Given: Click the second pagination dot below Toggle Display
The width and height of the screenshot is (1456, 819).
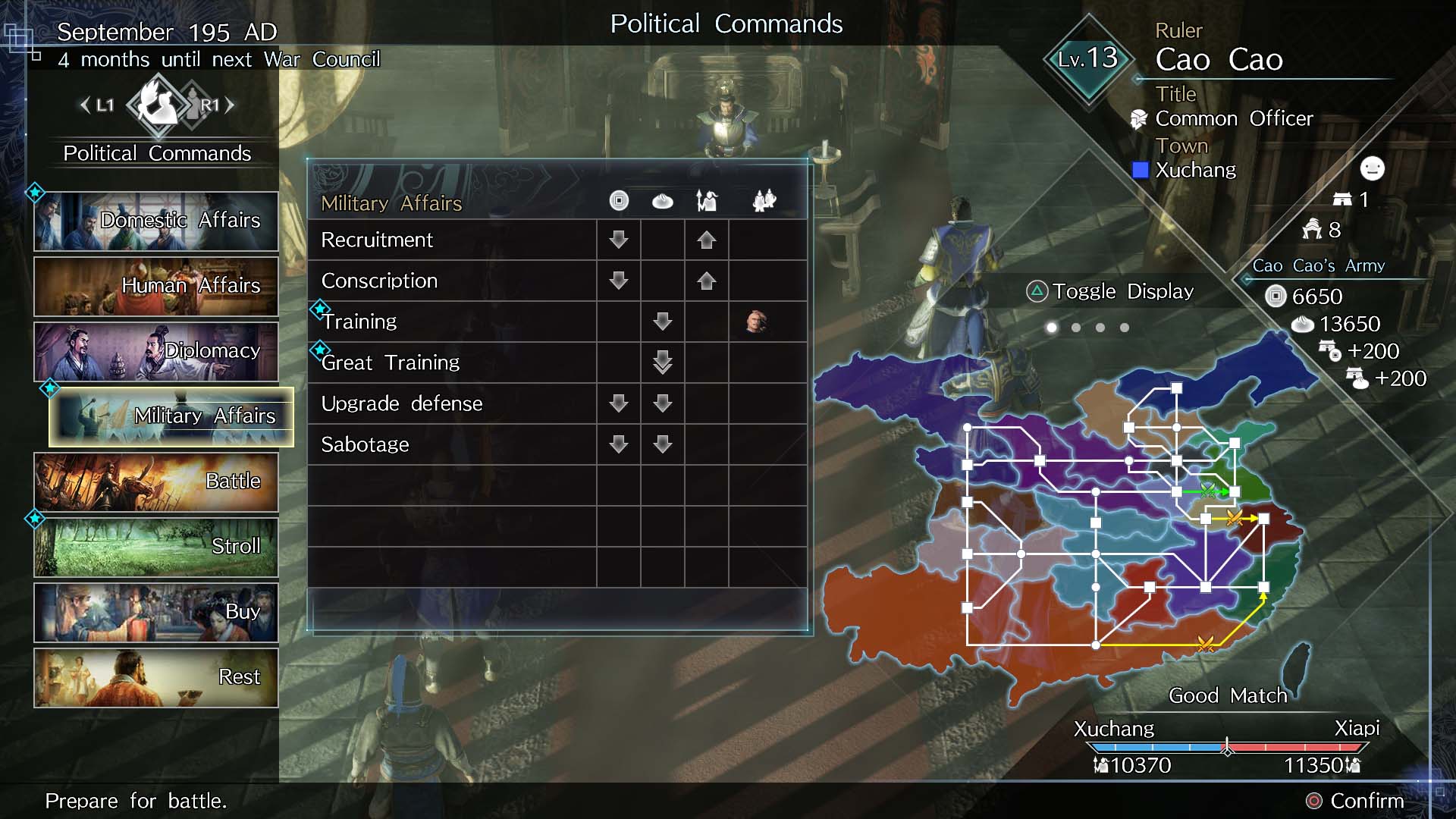Looking at the screenshot, I should click(x=1075, y=327).
